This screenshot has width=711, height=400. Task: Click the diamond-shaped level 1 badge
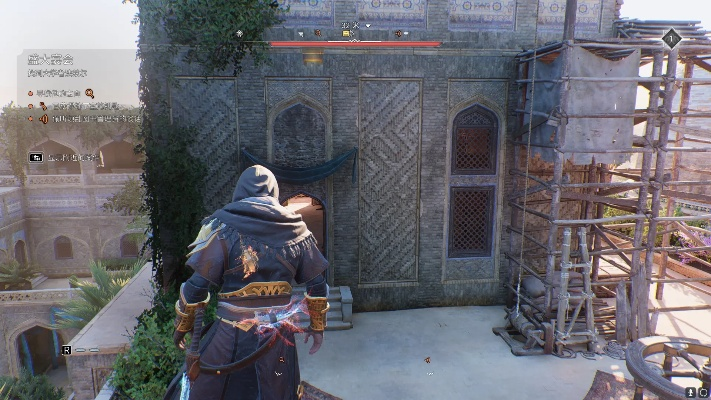[672, 38]
